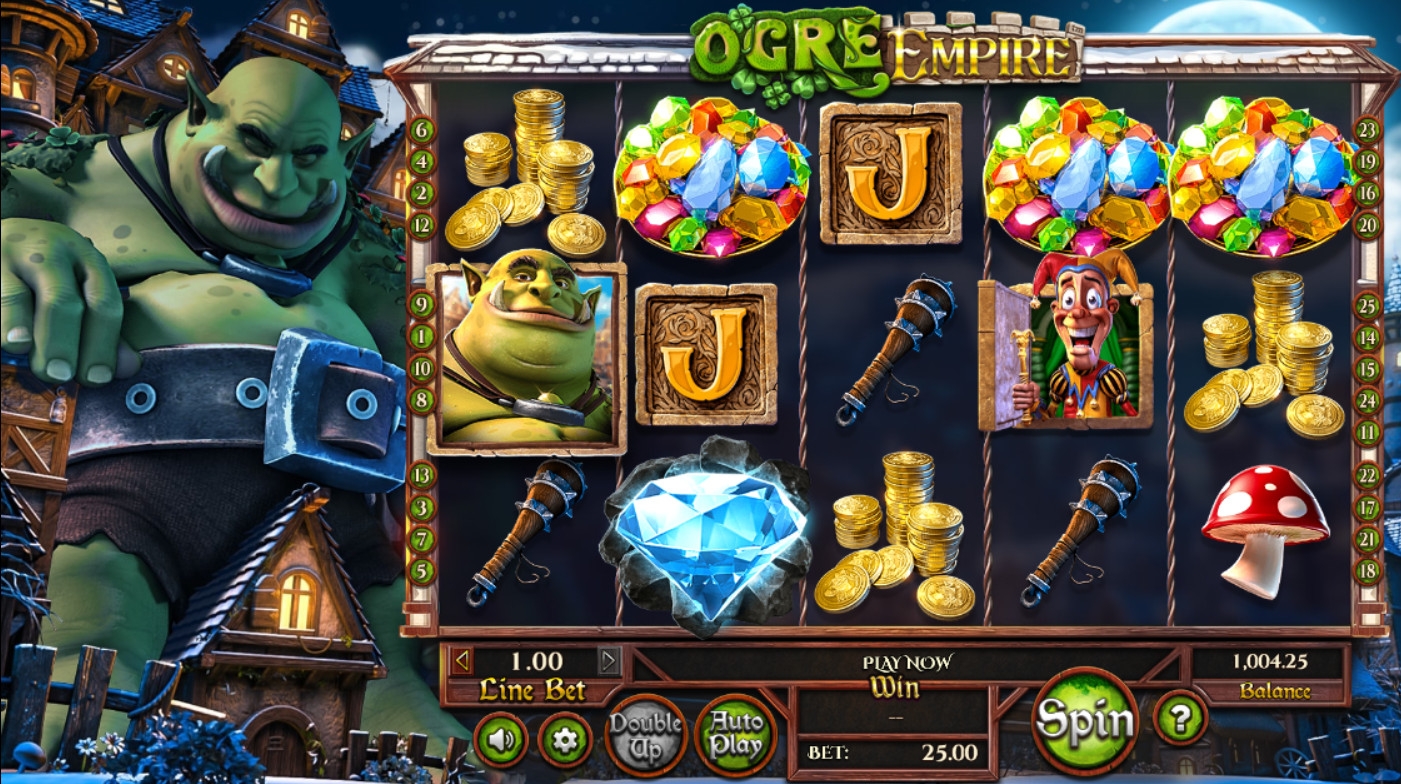Show payline number 11
Image resolution: width=1401 pixels, height=784 pixels.
[1367, 432]
